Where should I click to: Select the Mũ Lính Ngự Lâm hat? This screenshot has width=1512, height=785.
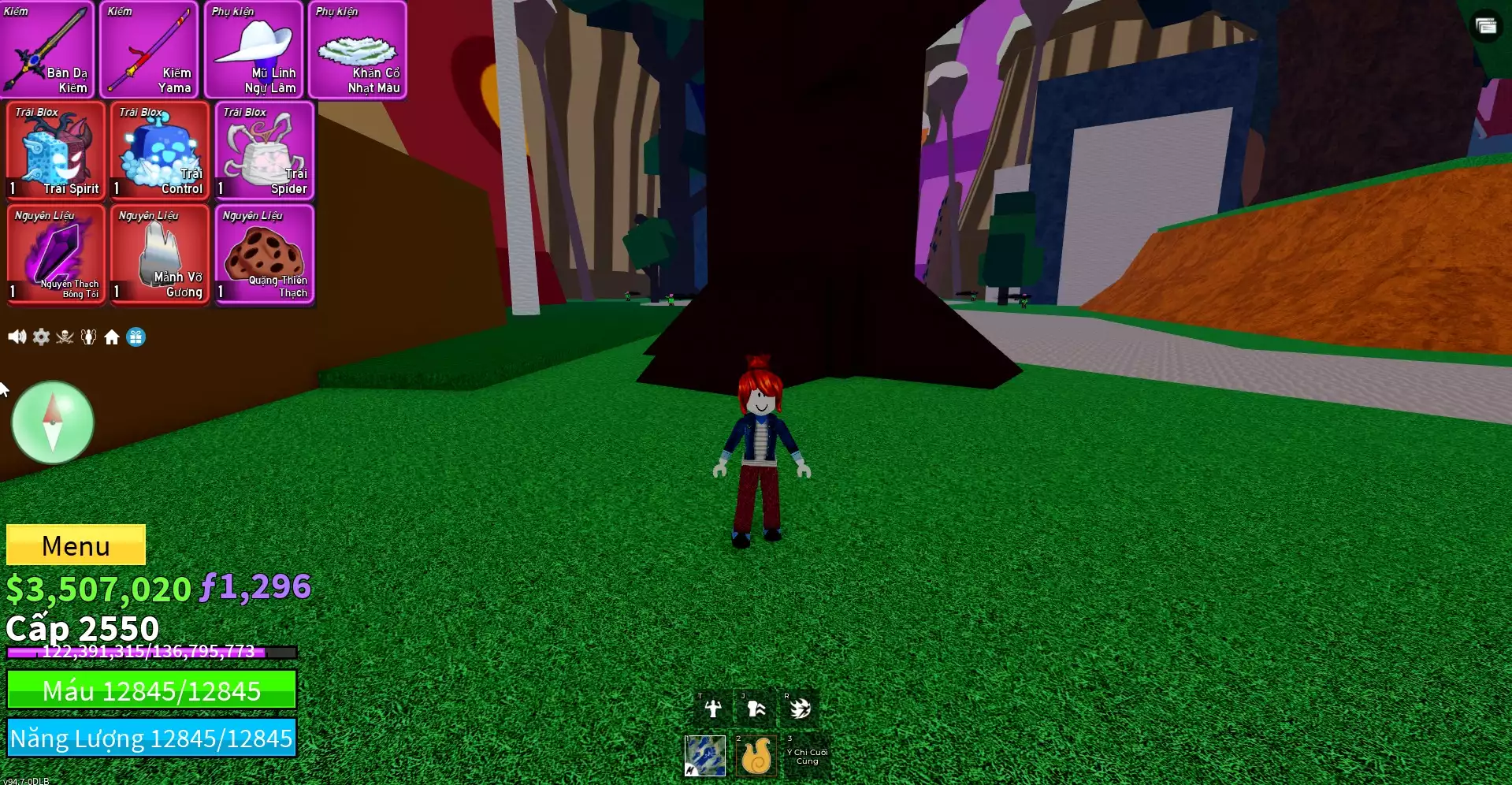254,50
